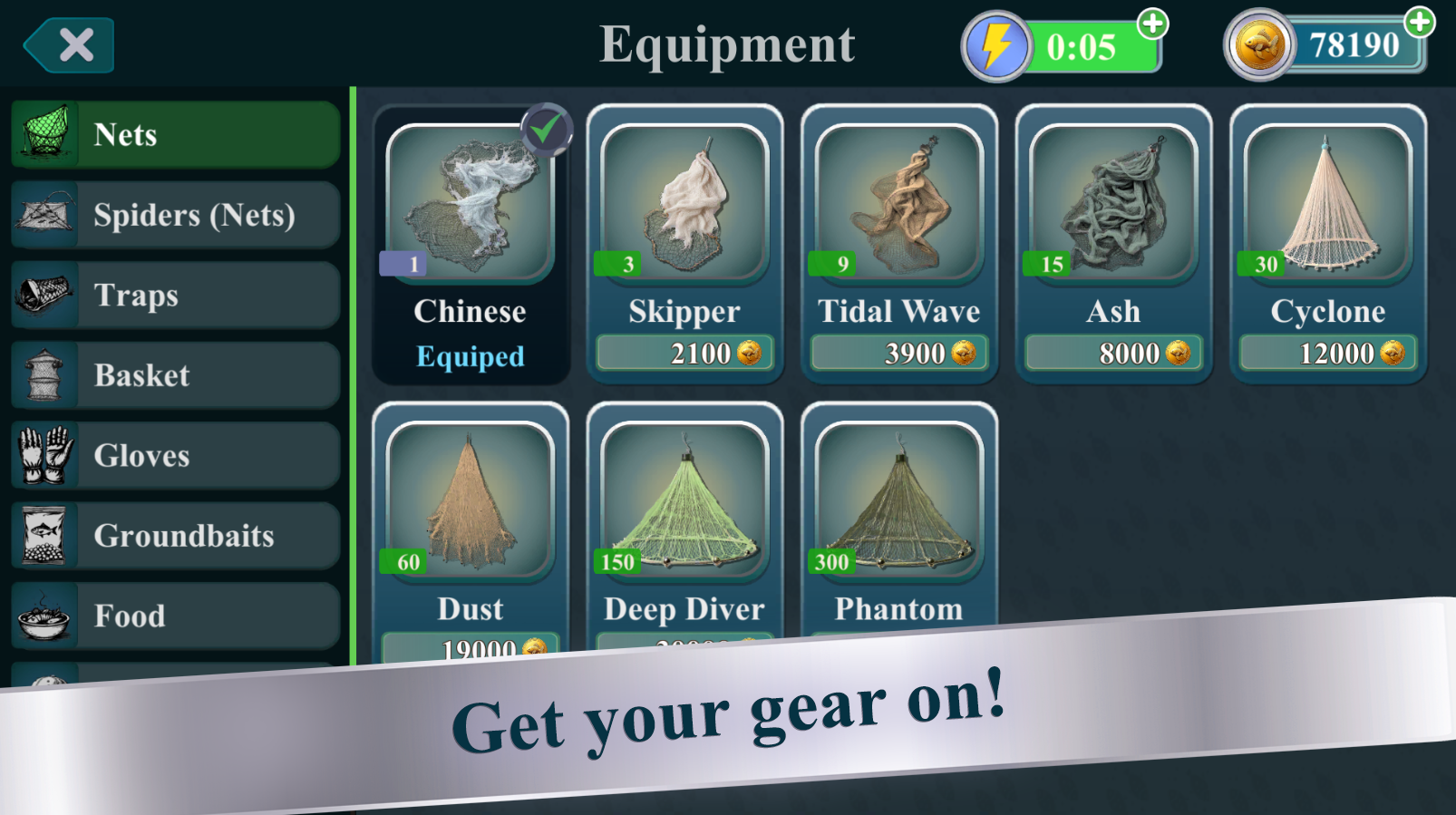This screenshot has height=815, width=1456.
Task: Close the Equipment screen
Action: (x=70, y=45)
